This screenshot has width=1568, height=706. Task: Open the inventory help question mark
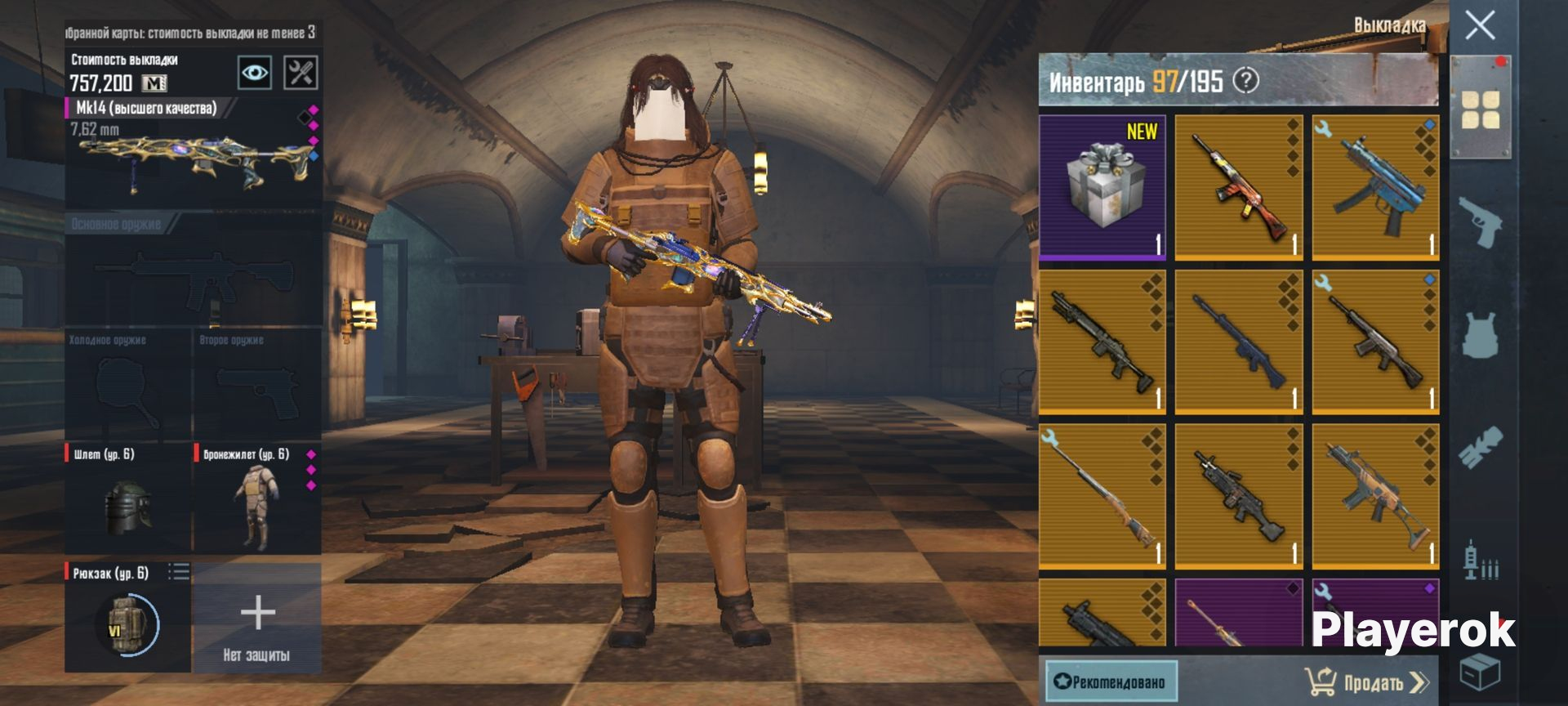1245,81
